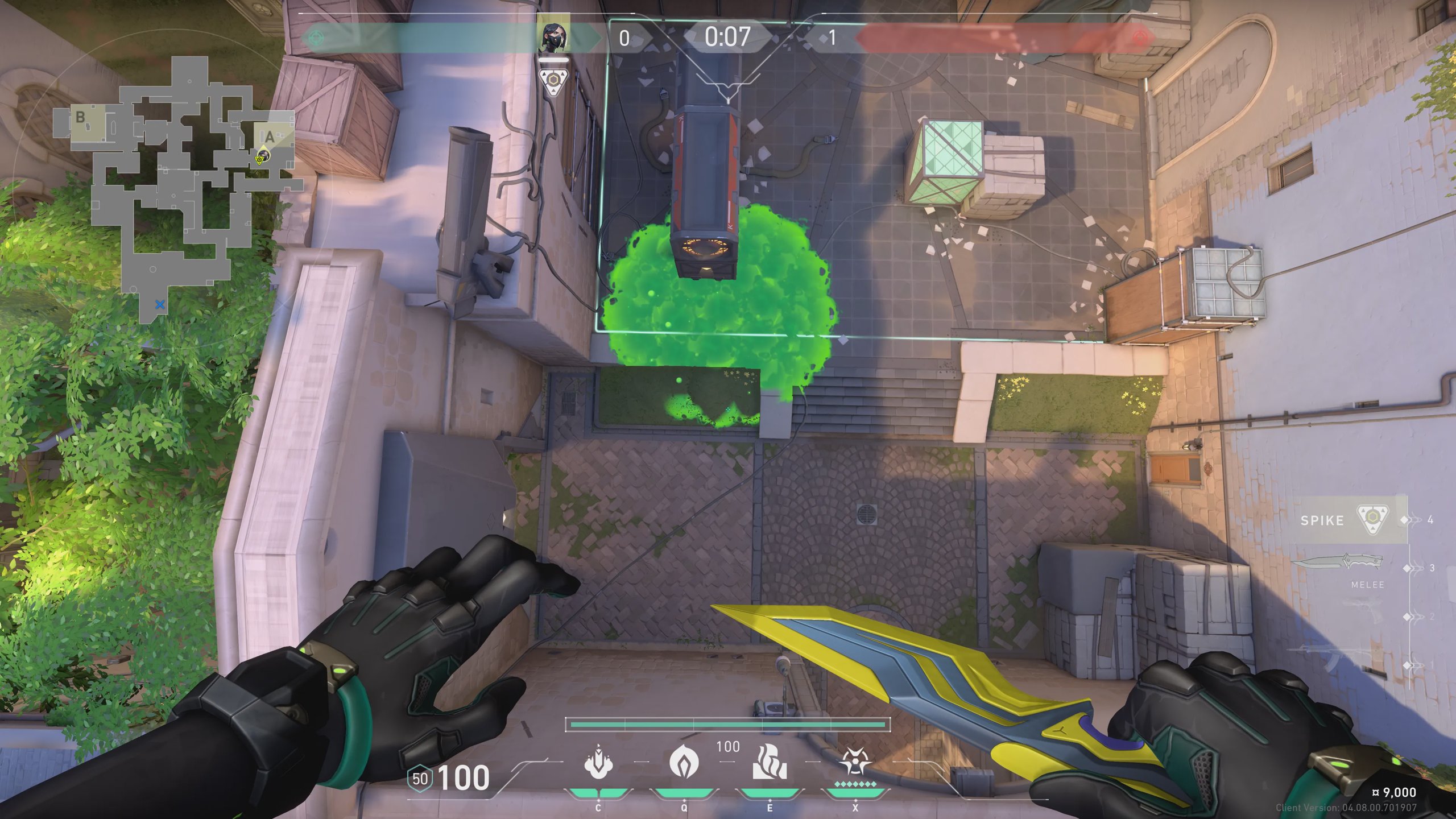
Task: Trigger the Toxic Screen ability icon
Action: tap(770, 762)
